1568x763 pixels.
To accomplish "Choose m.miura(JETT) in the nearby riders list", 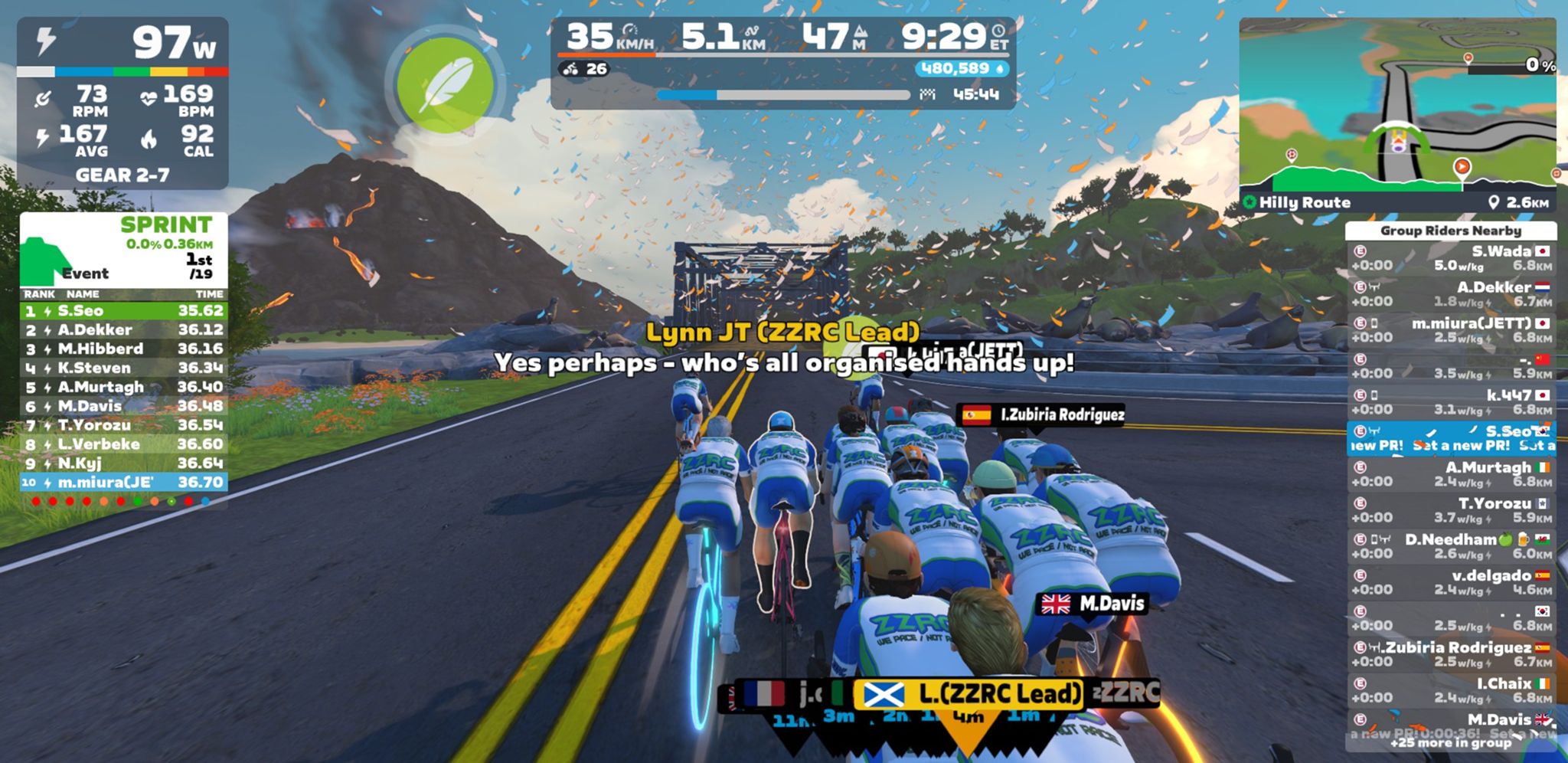I will click(x=1451, y=330).
